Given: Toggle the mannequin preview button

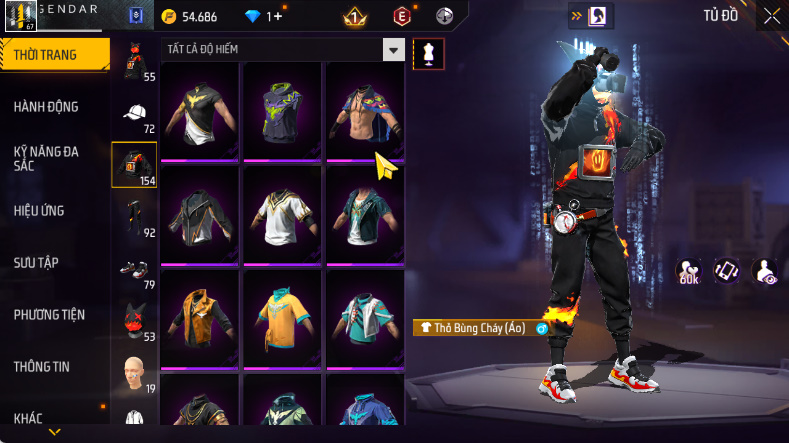Looking at the screenshot, I should pos(429,54).
